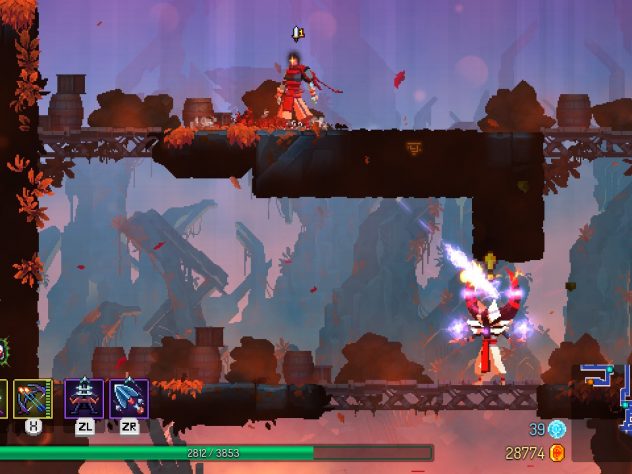Activate the turret skill slot
632x474 pixels.
tap(84, 398)
